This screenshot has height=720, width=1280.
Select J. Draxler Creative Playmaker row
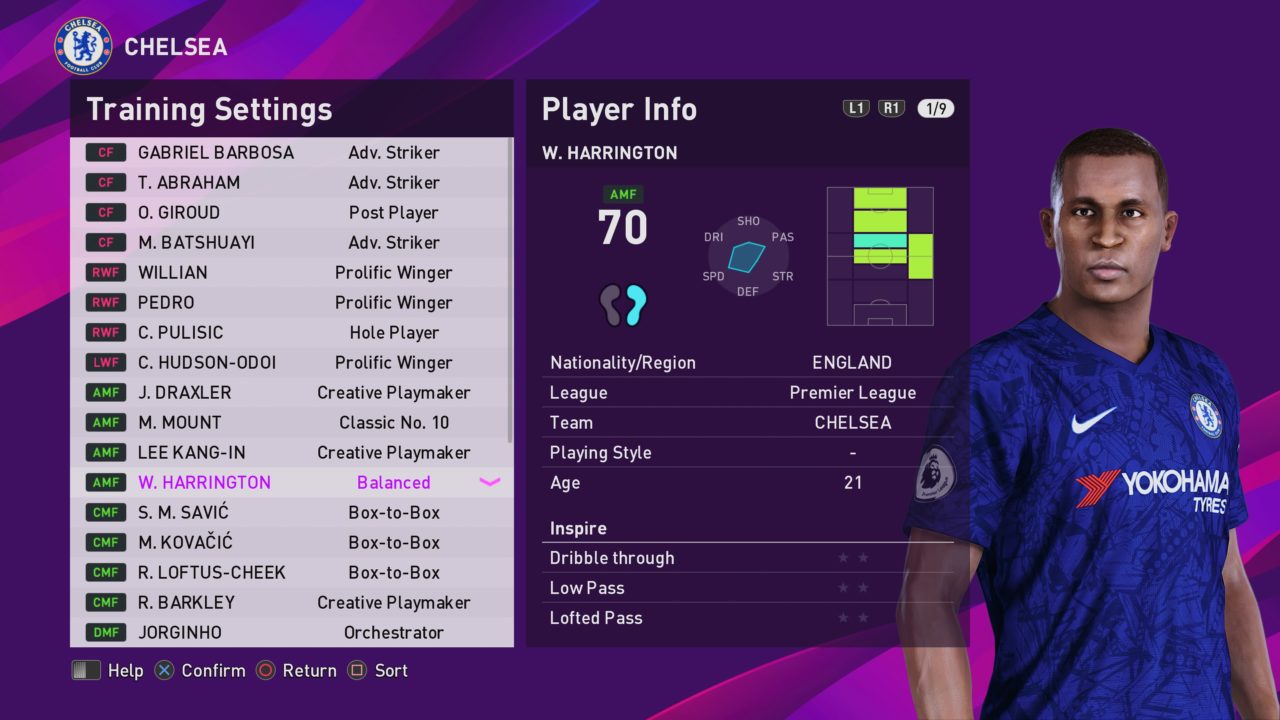[x=290, y=393]
